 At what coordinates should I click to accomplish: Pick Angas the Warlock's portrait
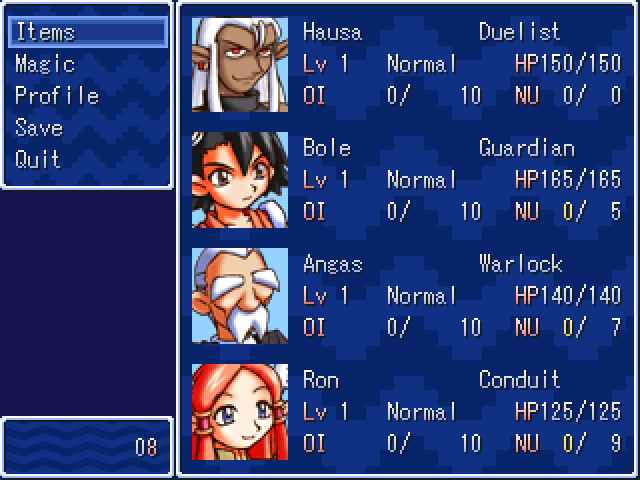click(x=240, y=296)
